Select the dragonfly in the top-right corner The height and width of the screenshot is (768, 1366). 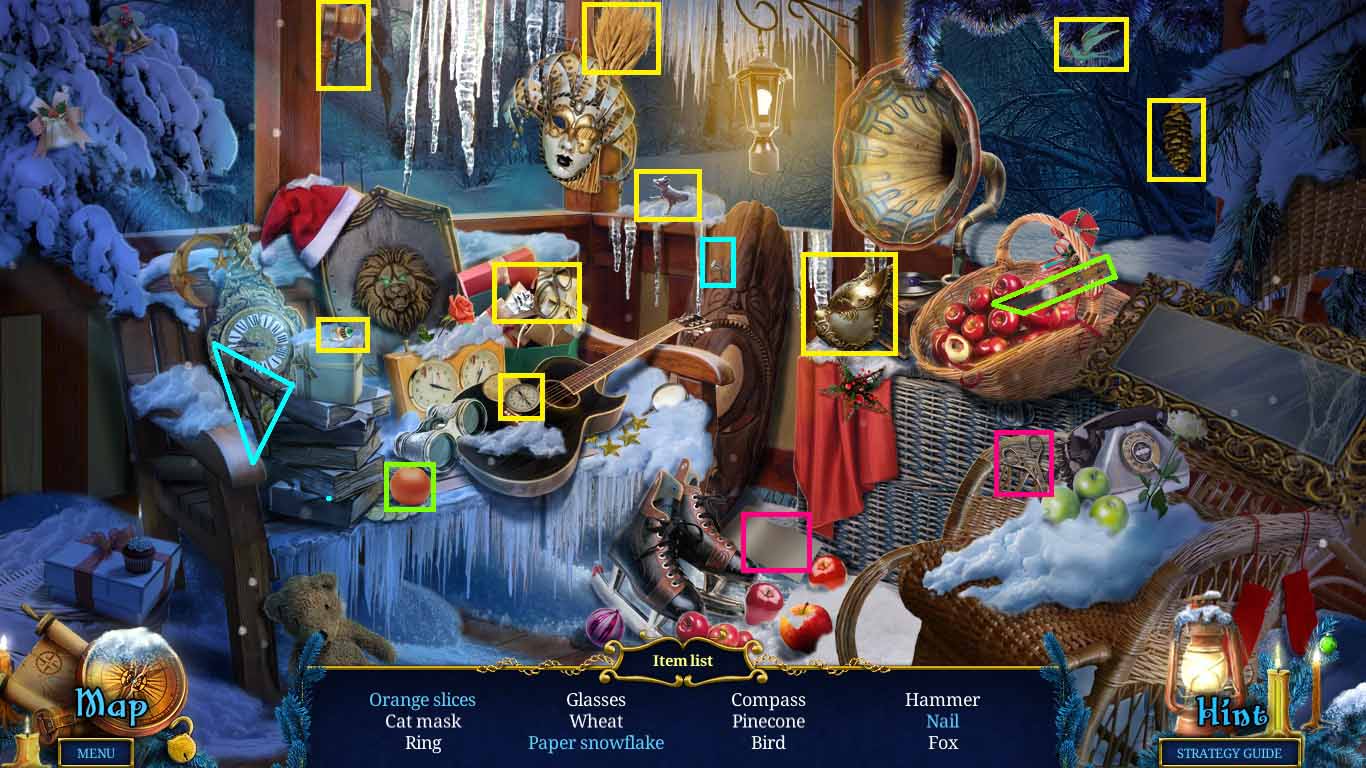[1091, 44]
